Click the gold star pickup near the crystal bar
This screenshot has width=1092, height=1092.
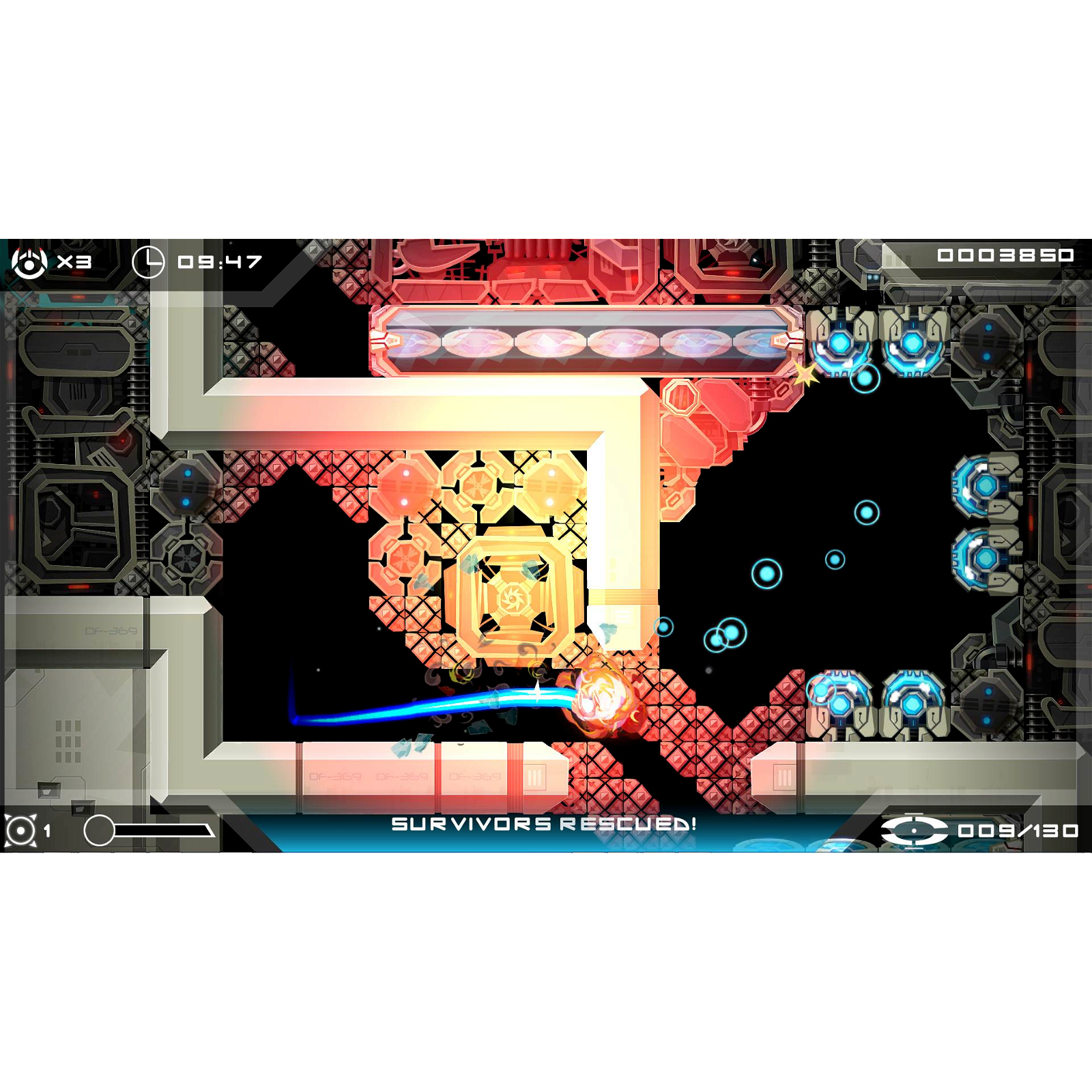tap(805, 374)
